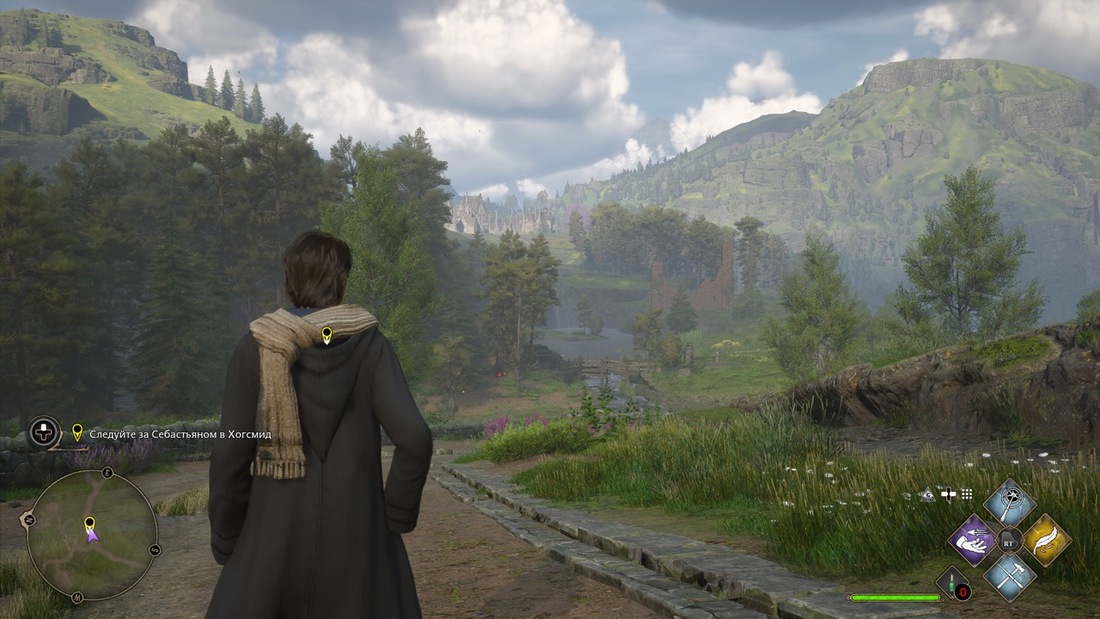Choose the Reparo hammer spell slot

(1010, 577)
